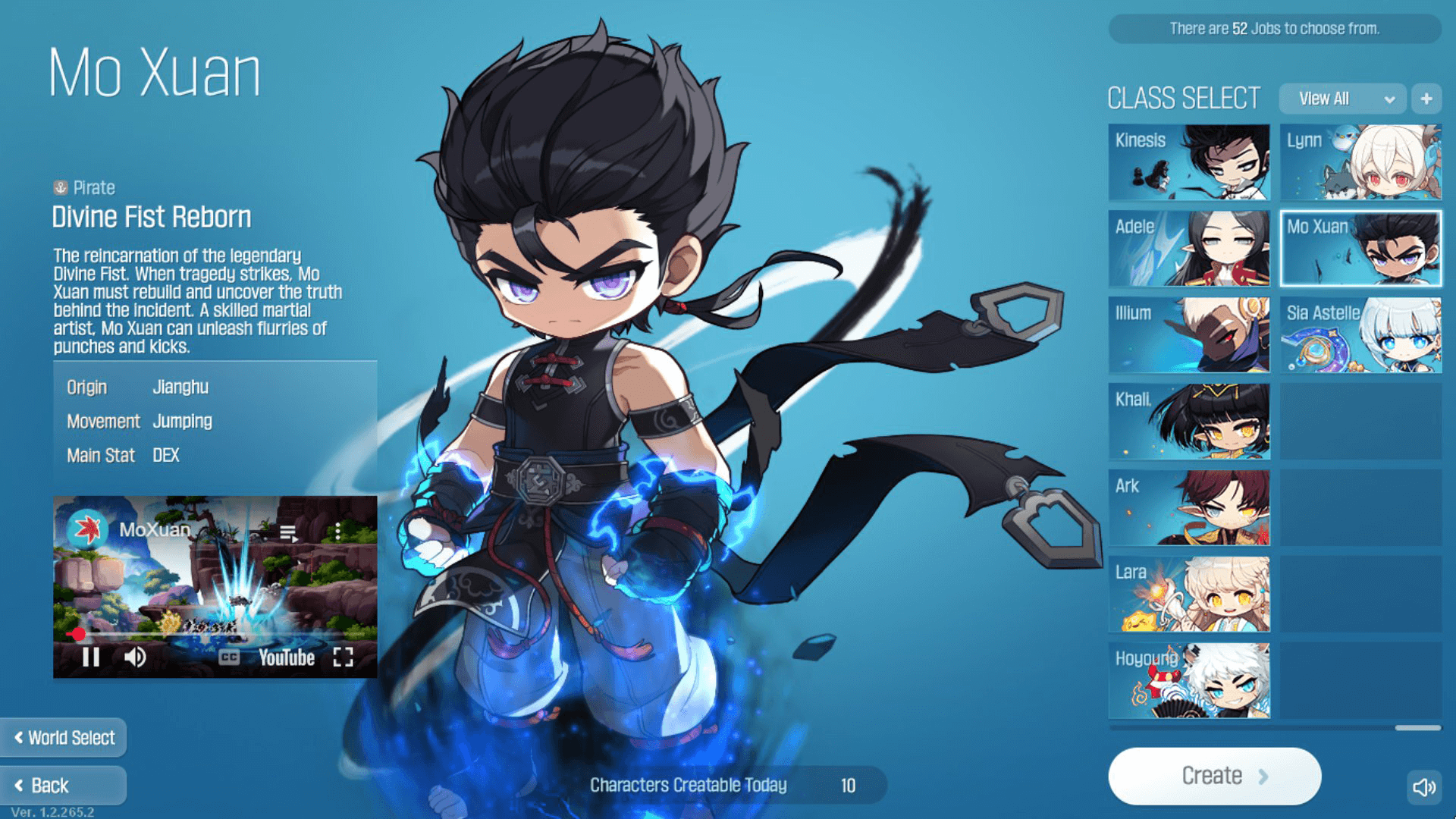Choose the Lynn class tile
This screenshot has height=819, width=1456.
(1360, 162)
